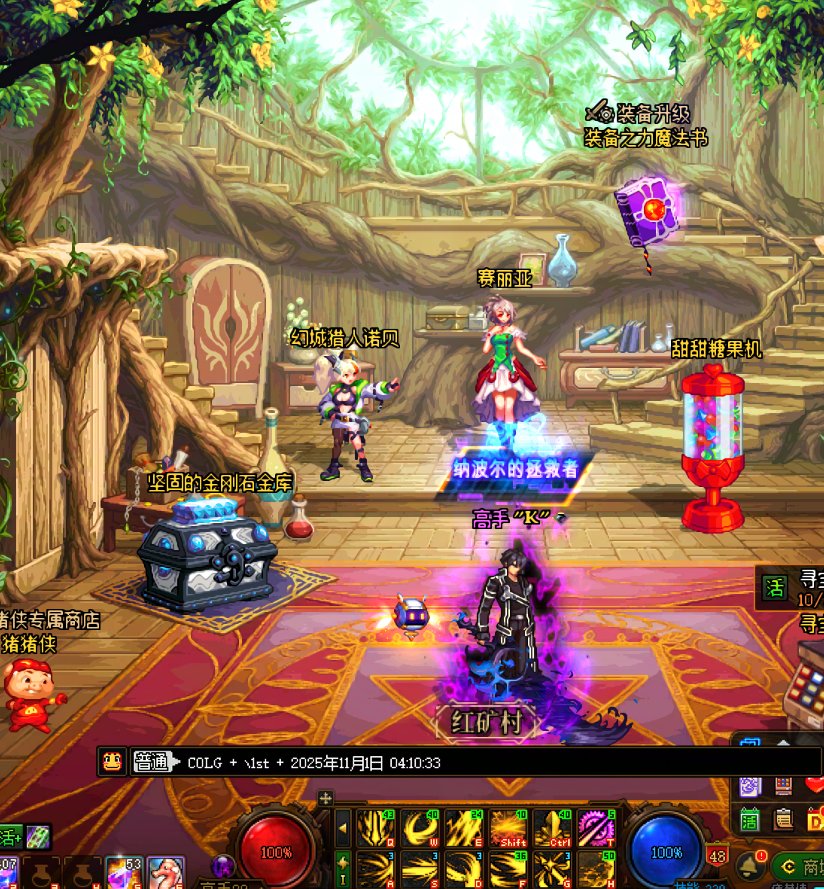Cast the F skill icon
The image size is (824, 889).
[509, 867]
